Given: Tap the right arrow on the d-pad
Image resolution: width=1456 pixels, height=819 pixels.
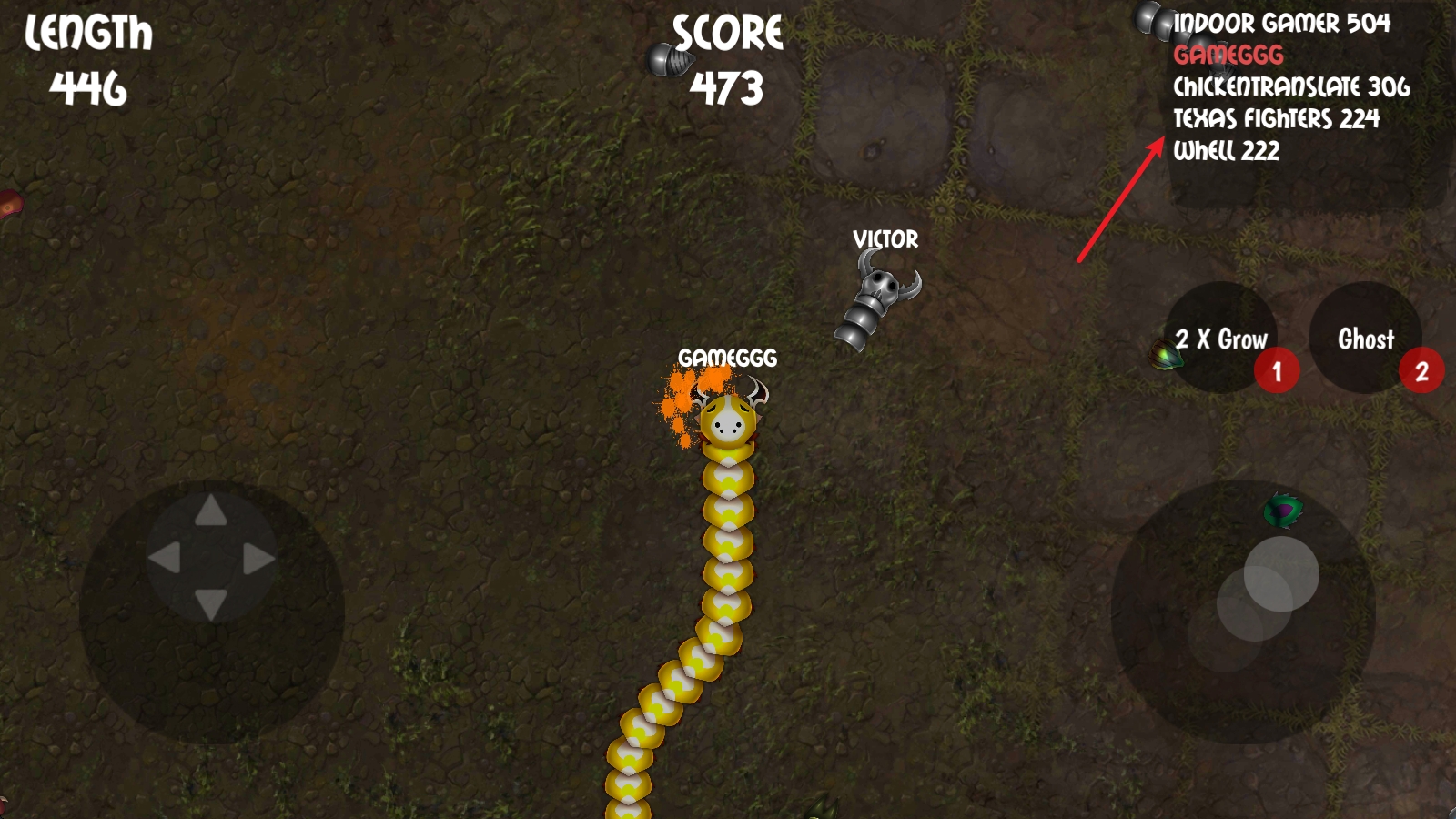Looking at the screenshot, I should coord(258,559).
